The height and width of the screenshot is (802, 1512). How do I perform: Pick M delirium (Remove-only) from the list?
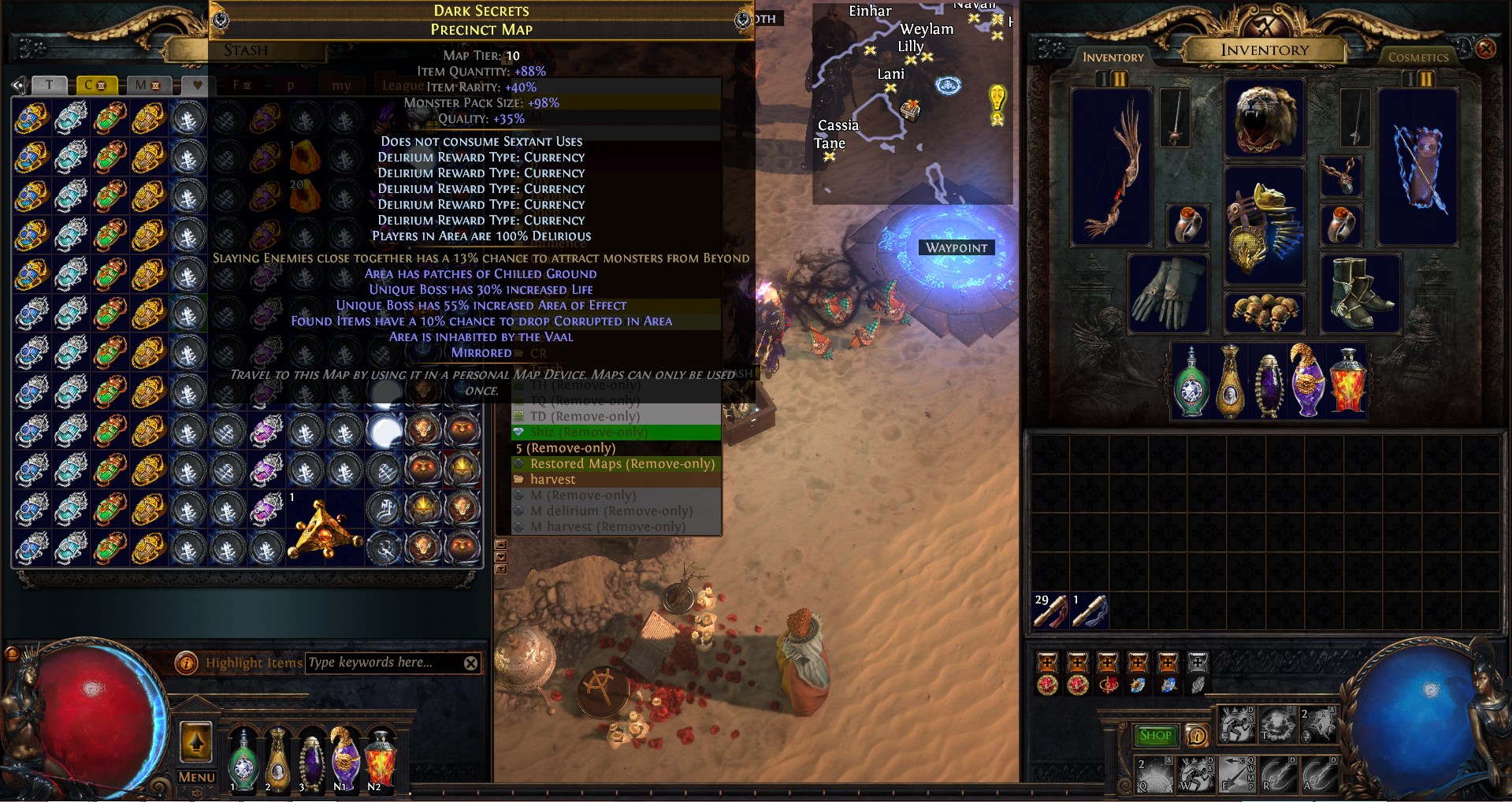point(611,511)
